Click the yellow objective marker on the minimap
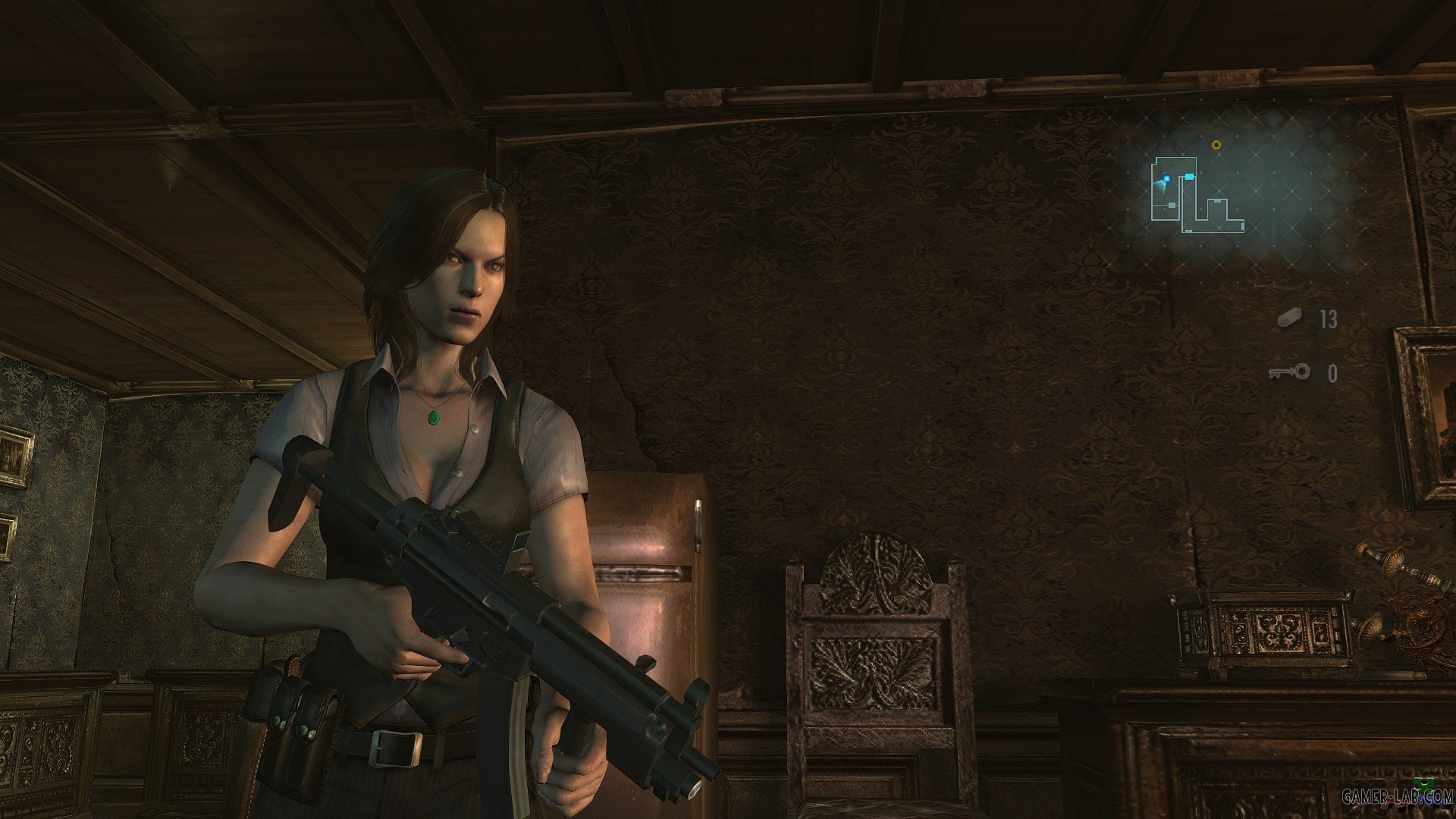The width and height of the screenshot is (1456, 819). [x=1216, y=145]
